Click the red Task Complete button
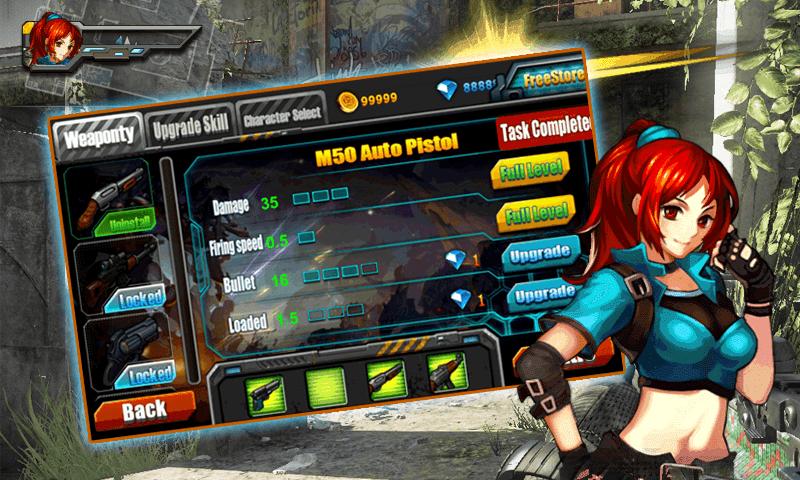 point(543,129)
